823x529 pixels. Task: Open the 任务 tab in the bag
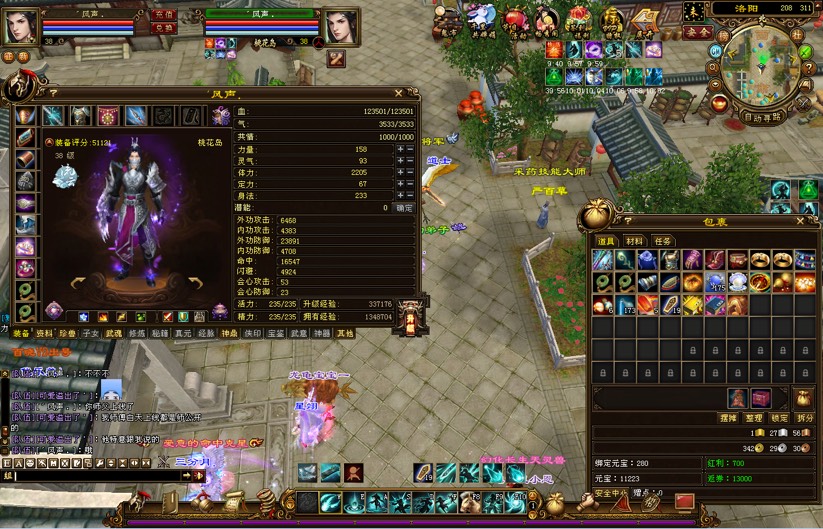click(x=662, y=241)
